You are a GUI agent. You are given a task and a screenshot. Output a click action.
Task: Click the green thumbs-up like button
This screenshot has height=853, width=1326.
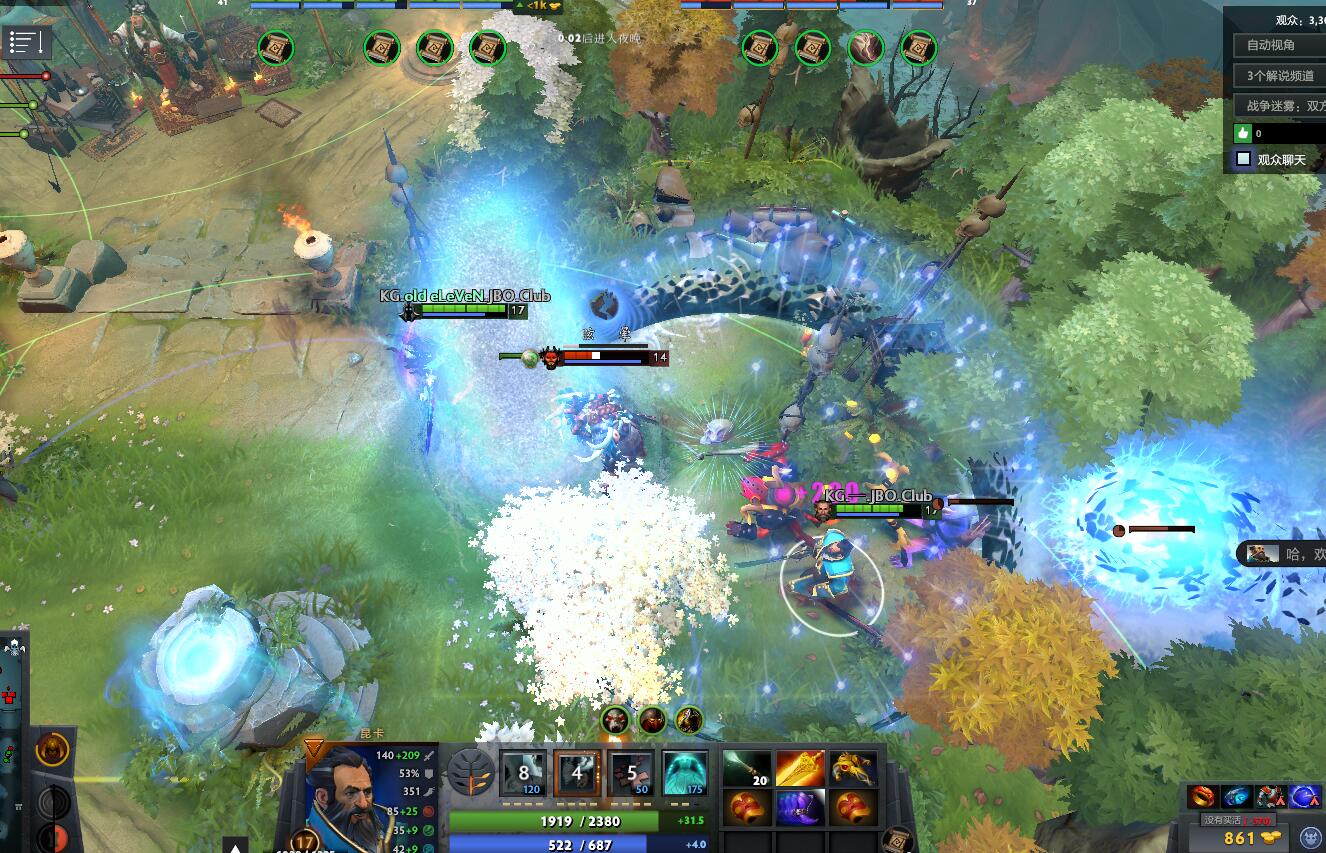[1242, 132]
